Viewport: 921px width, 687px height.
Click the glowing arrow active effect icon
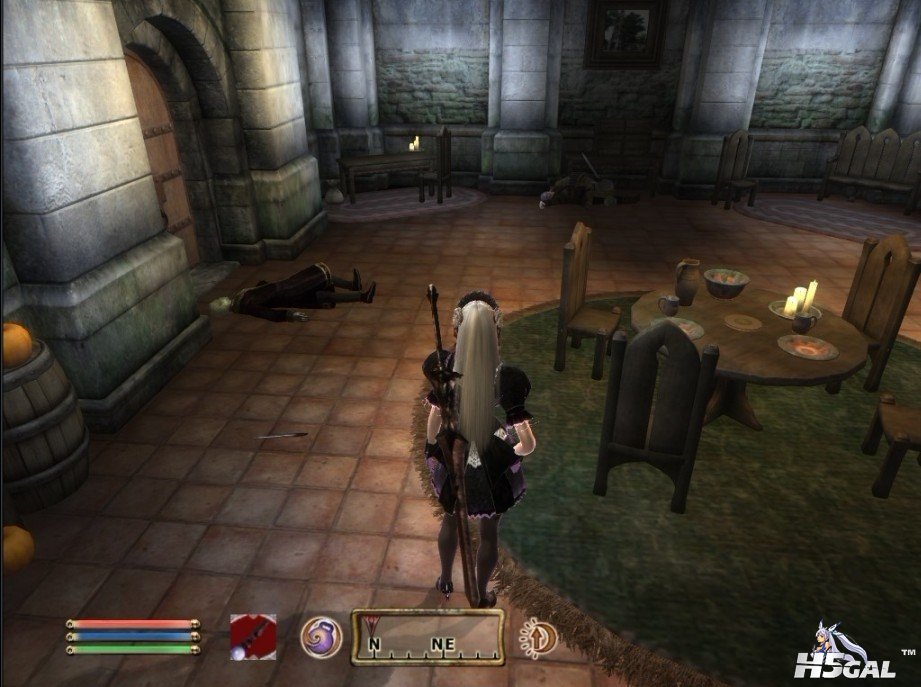coord(536,636)
